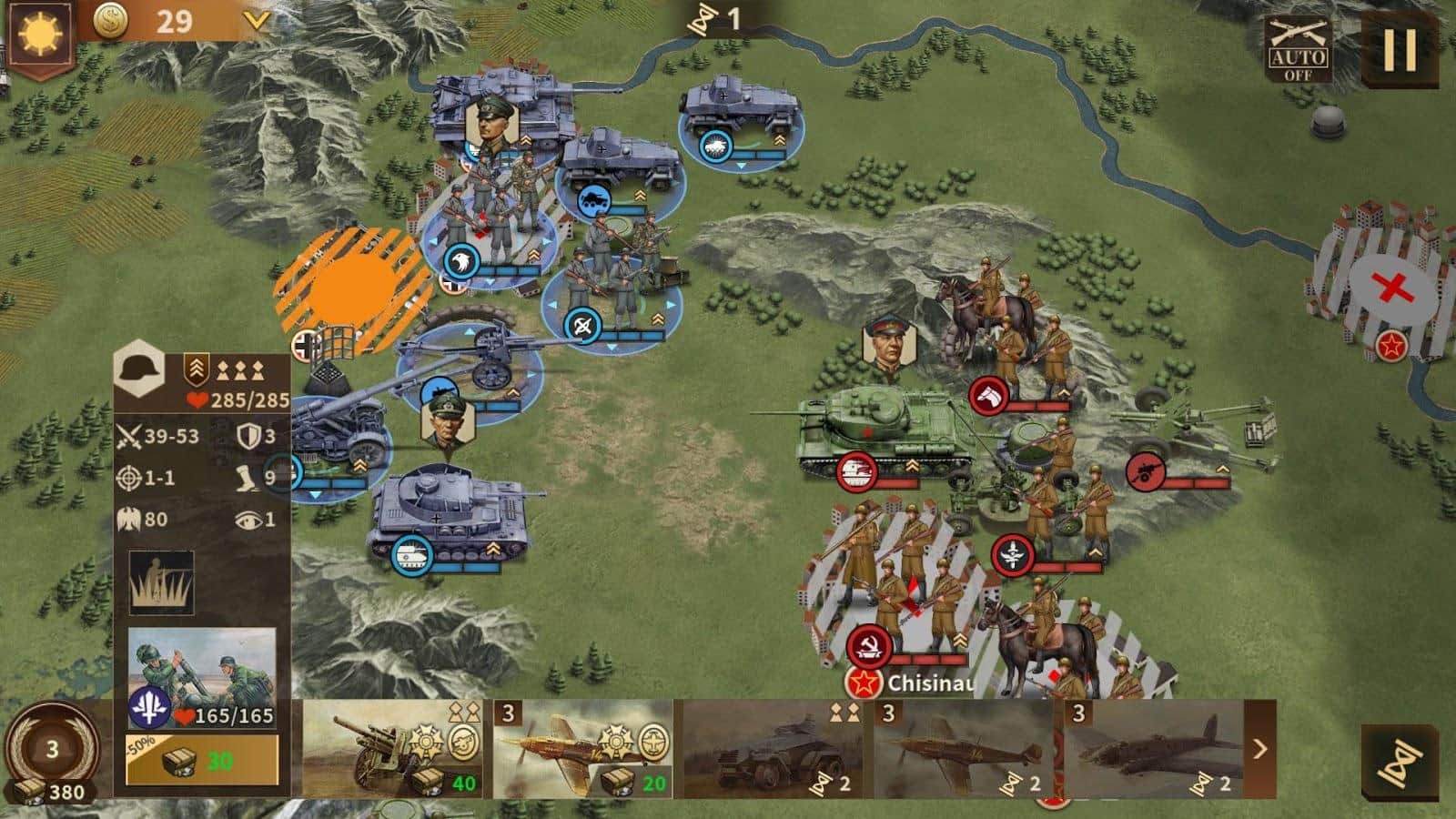The width and height of the screenshot is (1456, 819).
Task: Open the sun-shaped turn indicator
Action: (x=38, y=32)
